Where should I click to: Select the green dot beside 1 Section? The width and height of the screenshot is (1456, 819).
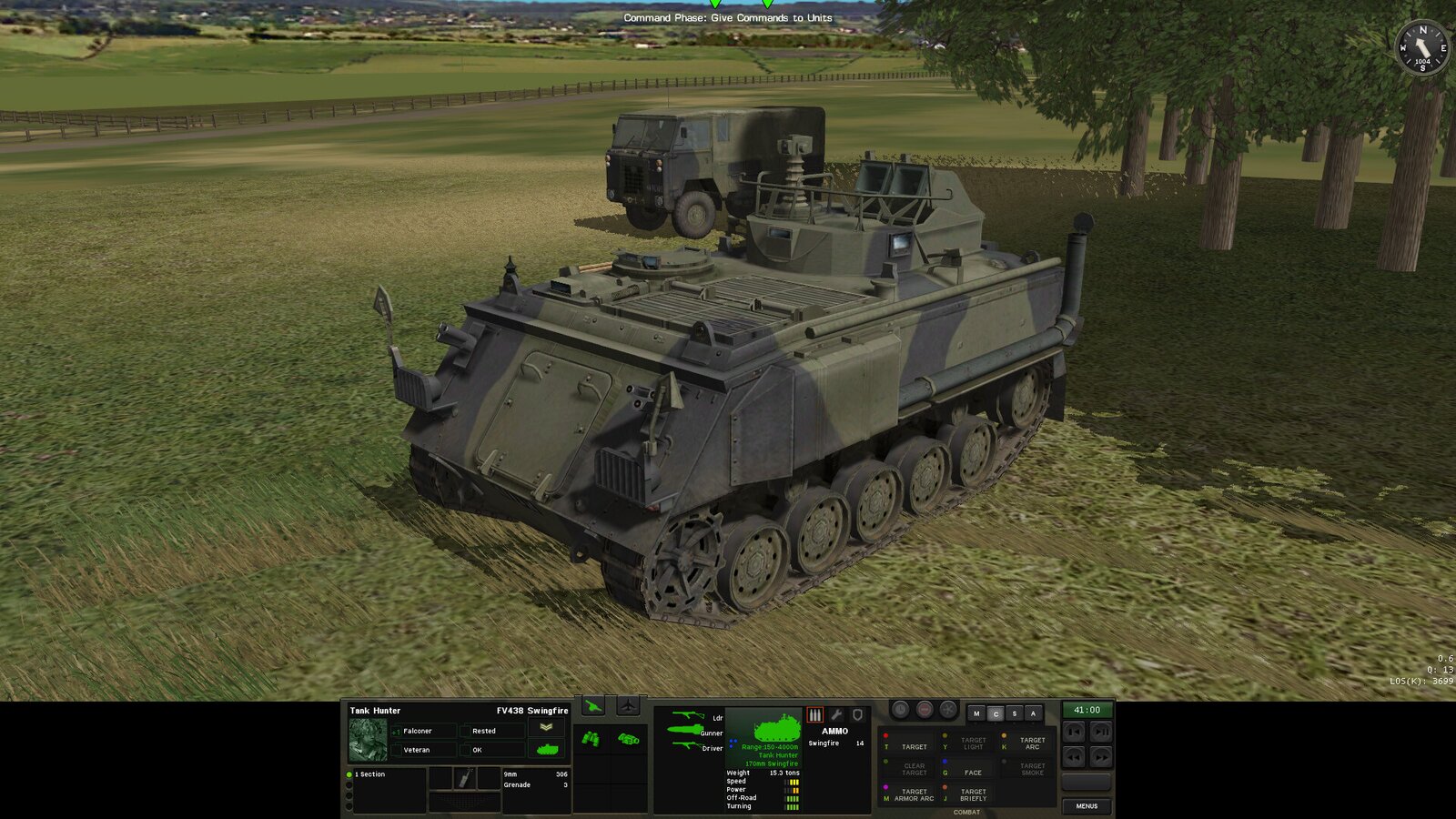point(349,773)
